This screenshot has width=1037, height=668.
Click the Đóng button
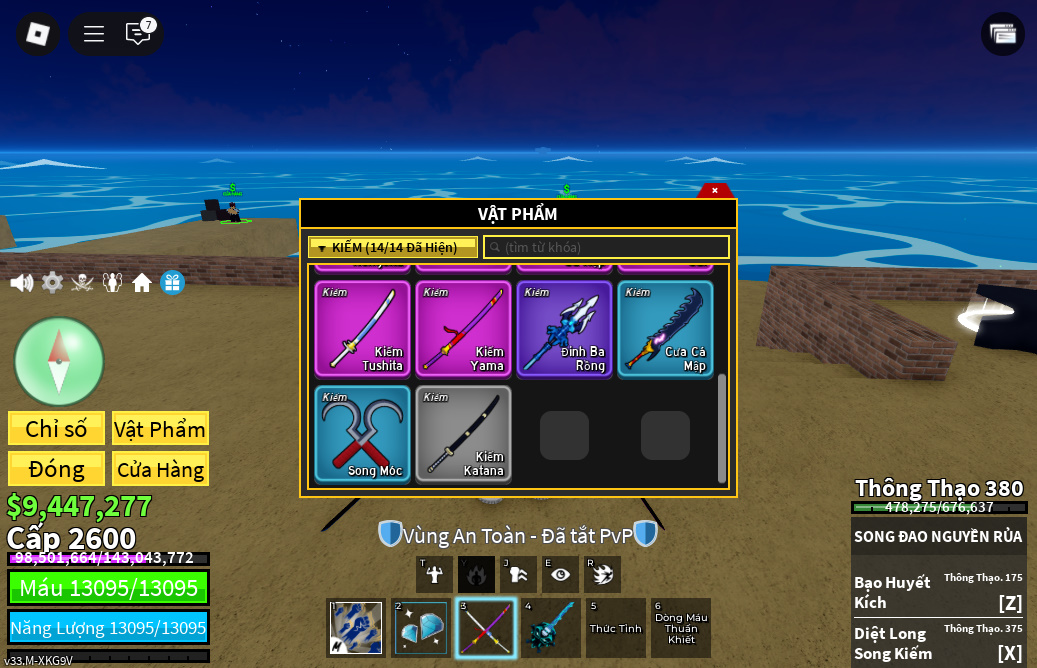pyautogui.click(x=56, y=469)
